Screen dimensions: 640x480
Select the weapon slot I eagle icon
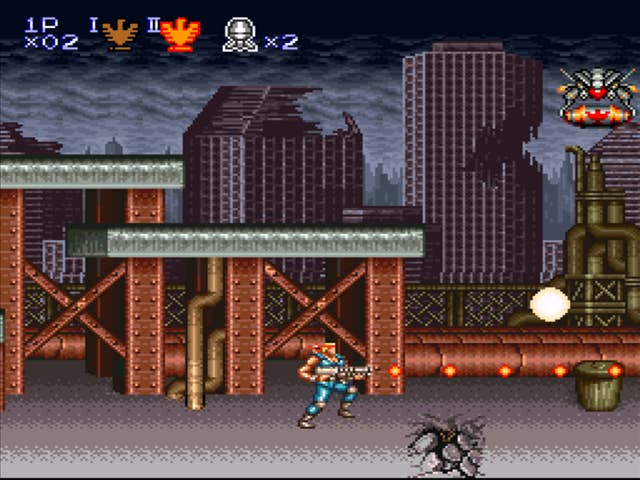[120, 35]
